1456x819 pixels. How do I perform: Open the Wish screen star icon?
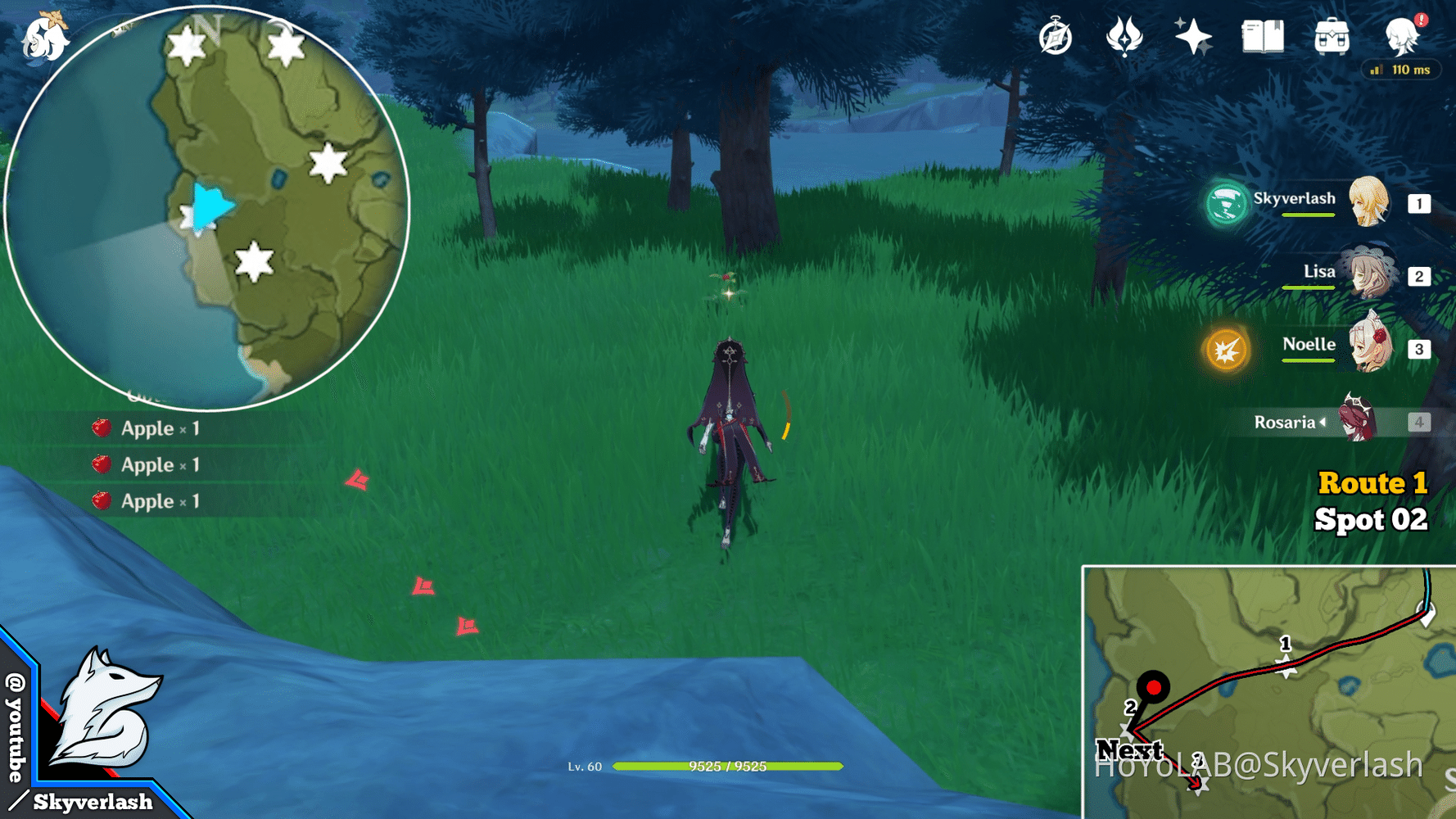click(x=1192, y=36)
